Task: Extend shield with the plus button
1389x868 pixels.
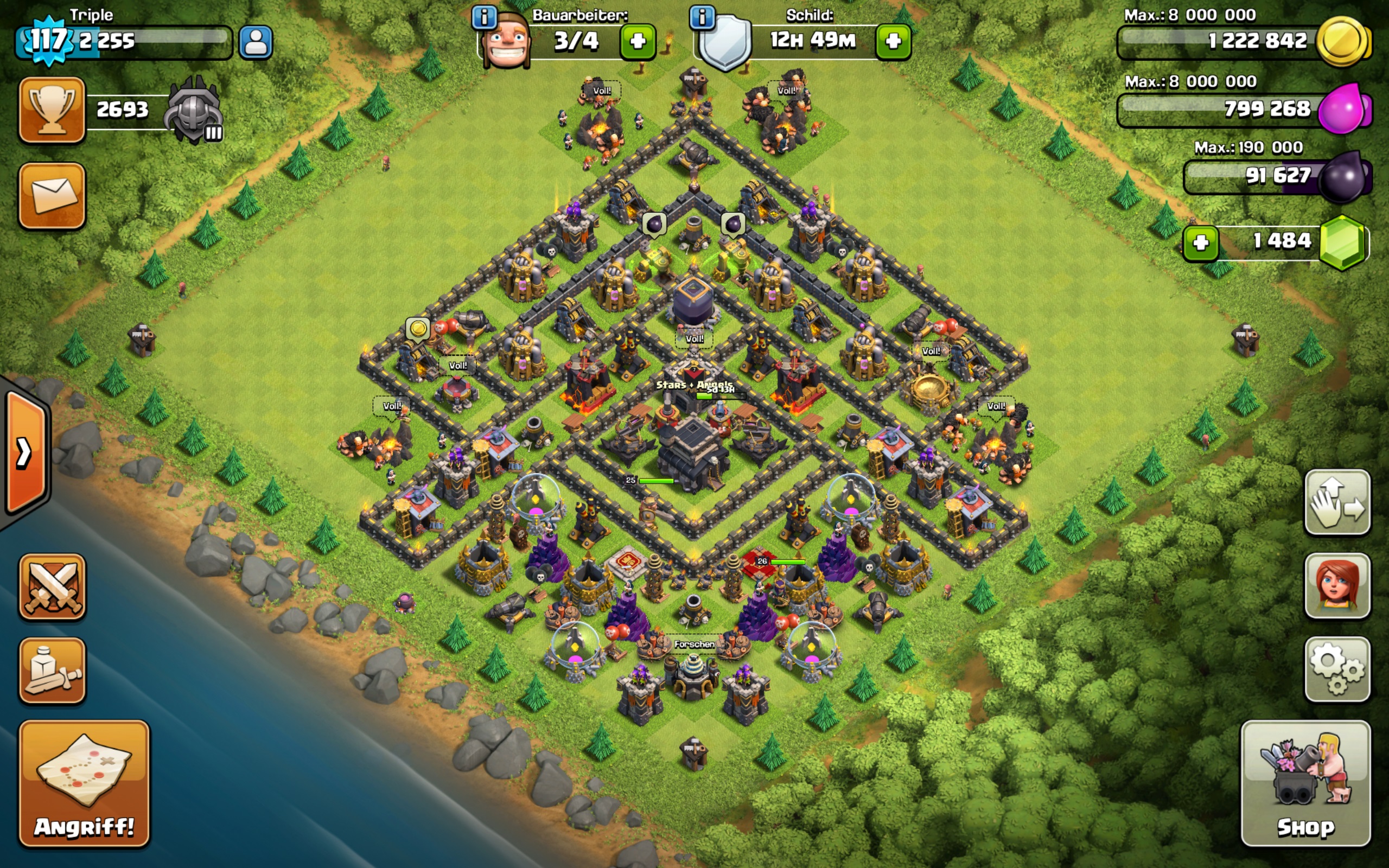Action: point(893,41)
